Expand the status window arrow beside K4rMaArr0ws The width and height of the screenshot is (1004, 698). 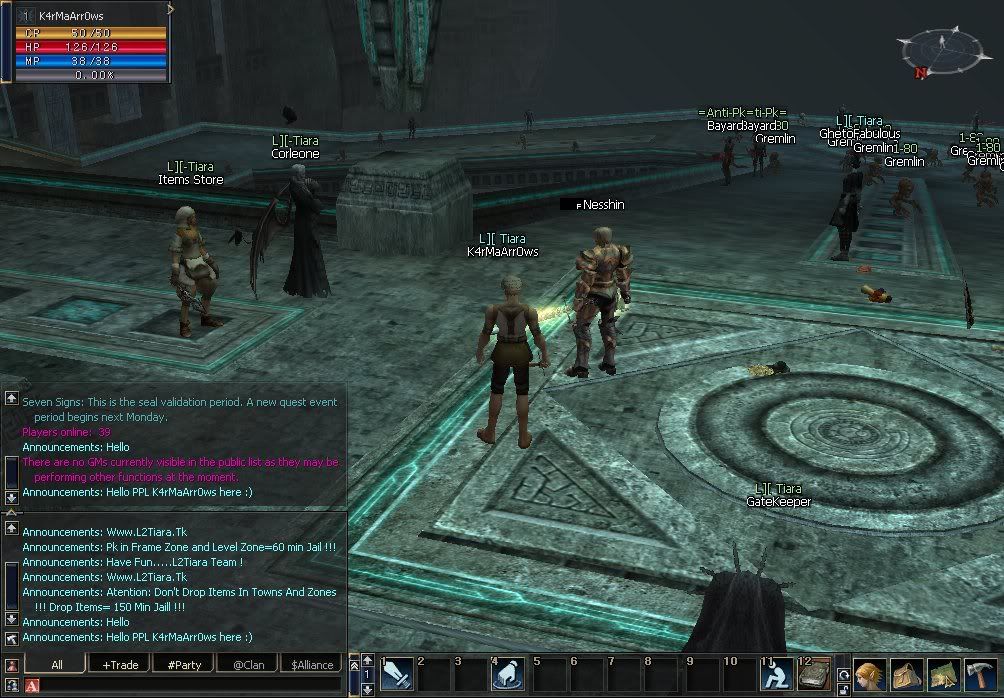(x=171, y=9)
